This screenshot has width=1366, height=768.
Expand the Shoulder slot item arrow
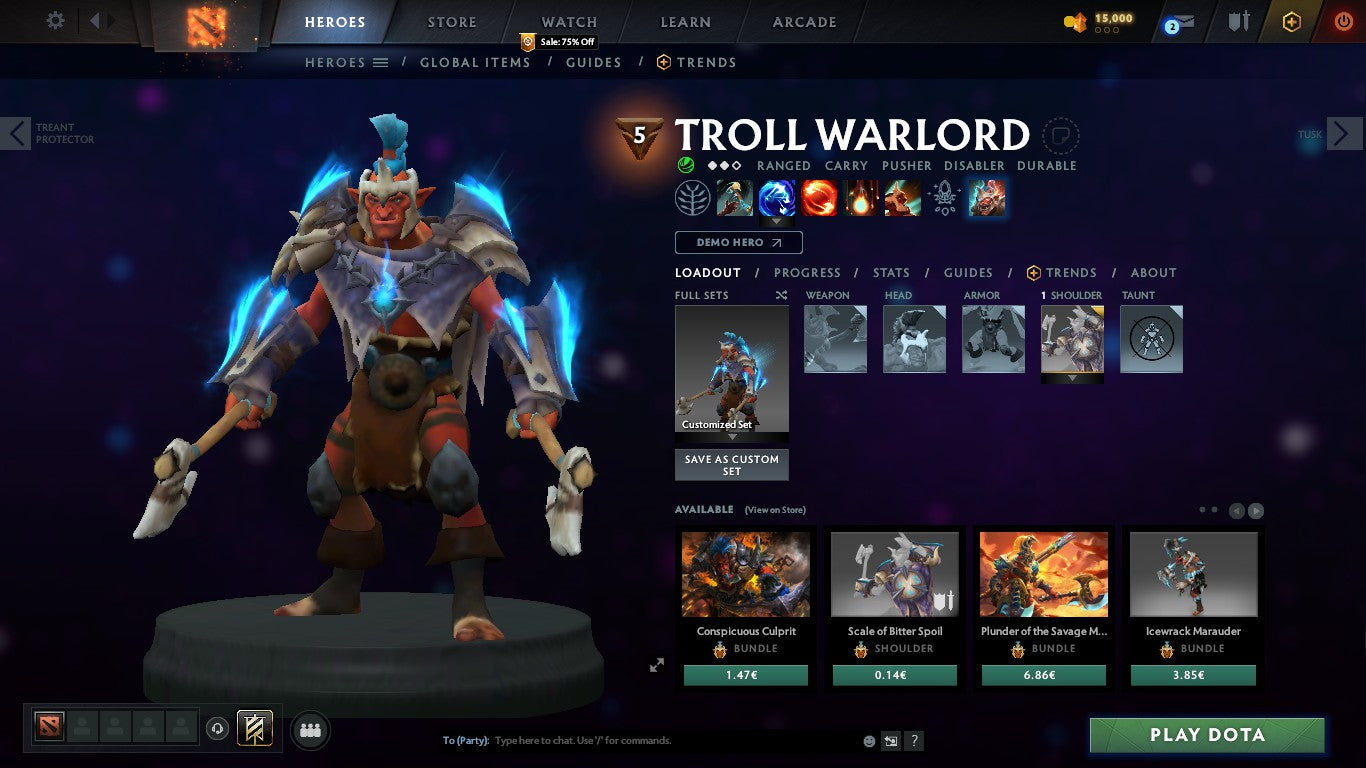(x=1072, y=379)
